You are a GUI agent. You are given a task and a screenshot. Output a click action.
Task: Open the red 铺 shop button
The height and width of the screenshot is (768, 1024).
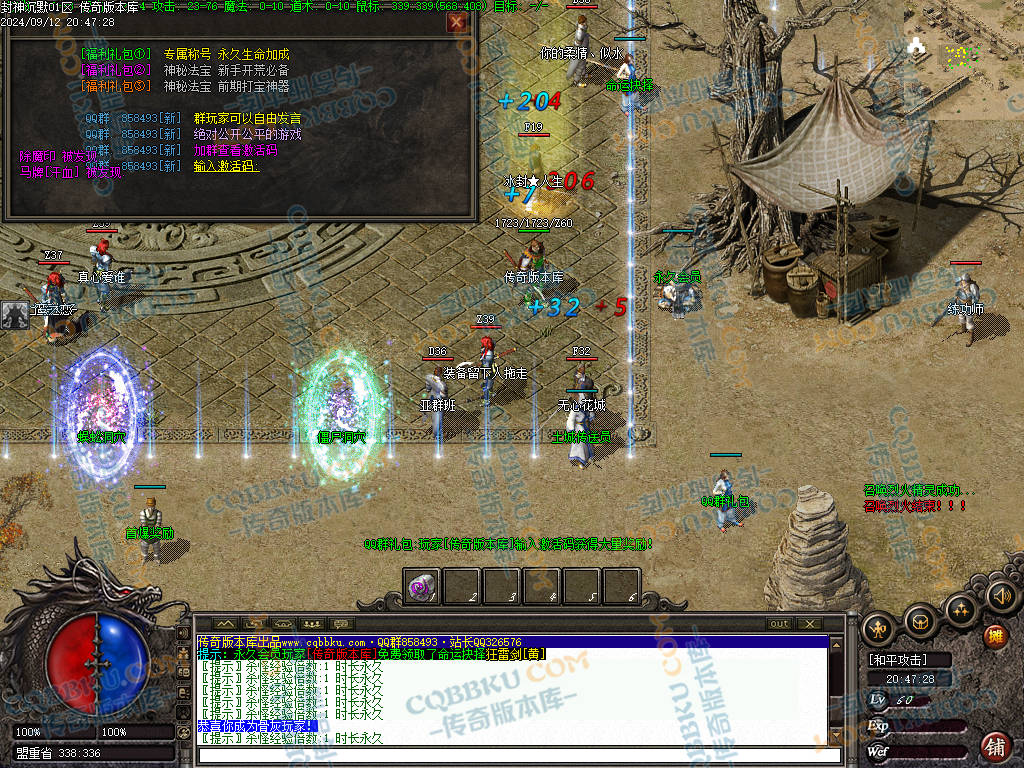995,745
